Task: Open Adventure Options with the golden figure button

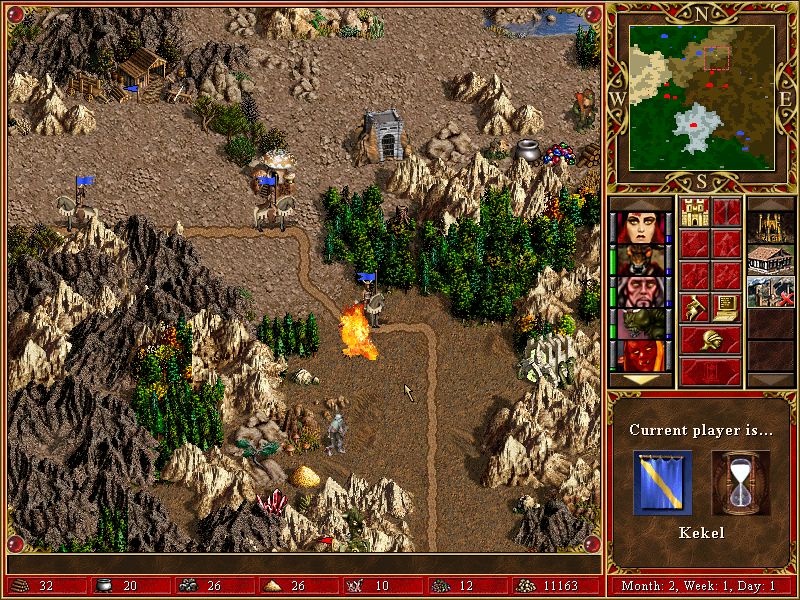Action: coord(695,306)
